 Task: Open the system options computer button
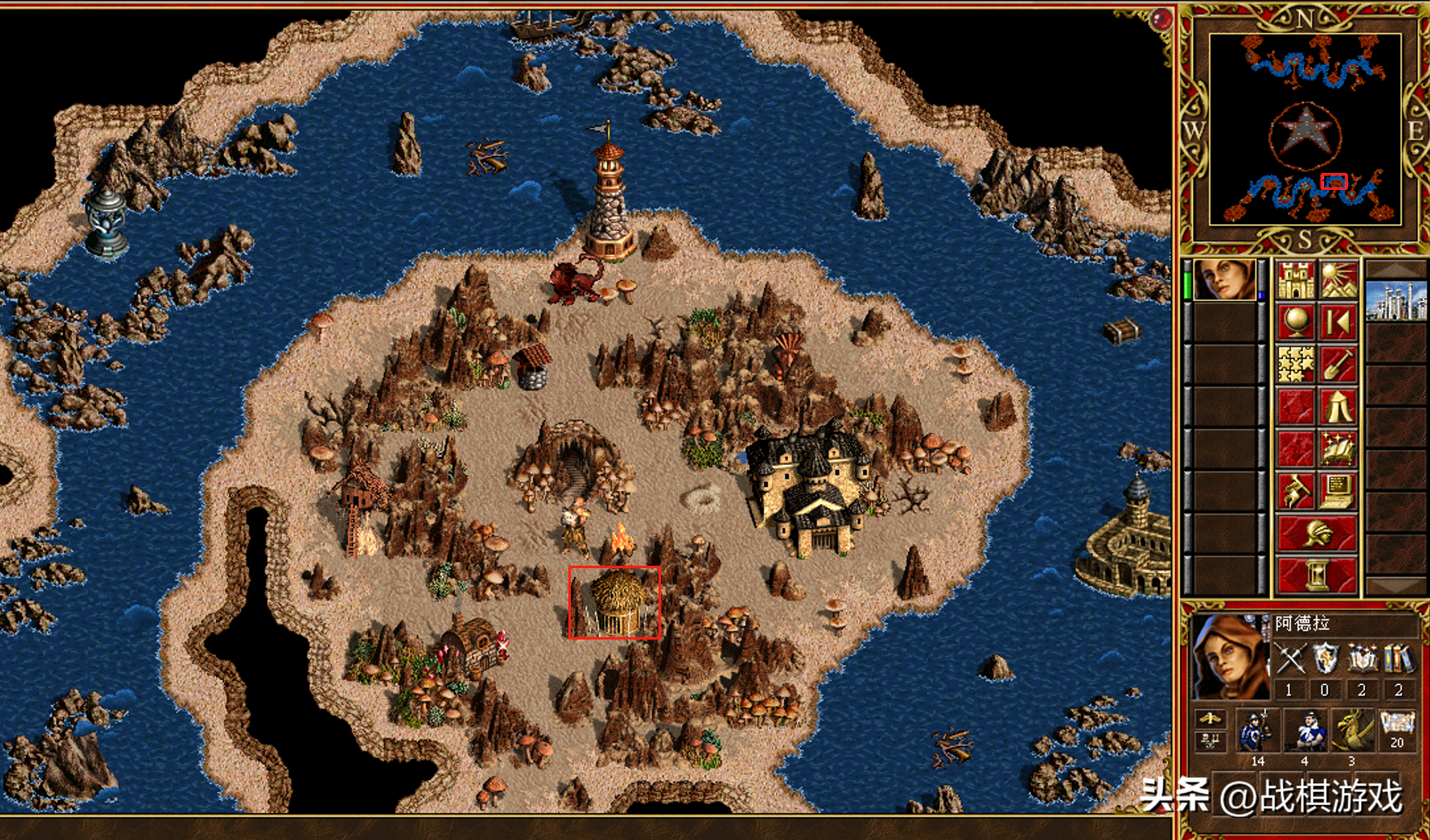coord(1337,491)
